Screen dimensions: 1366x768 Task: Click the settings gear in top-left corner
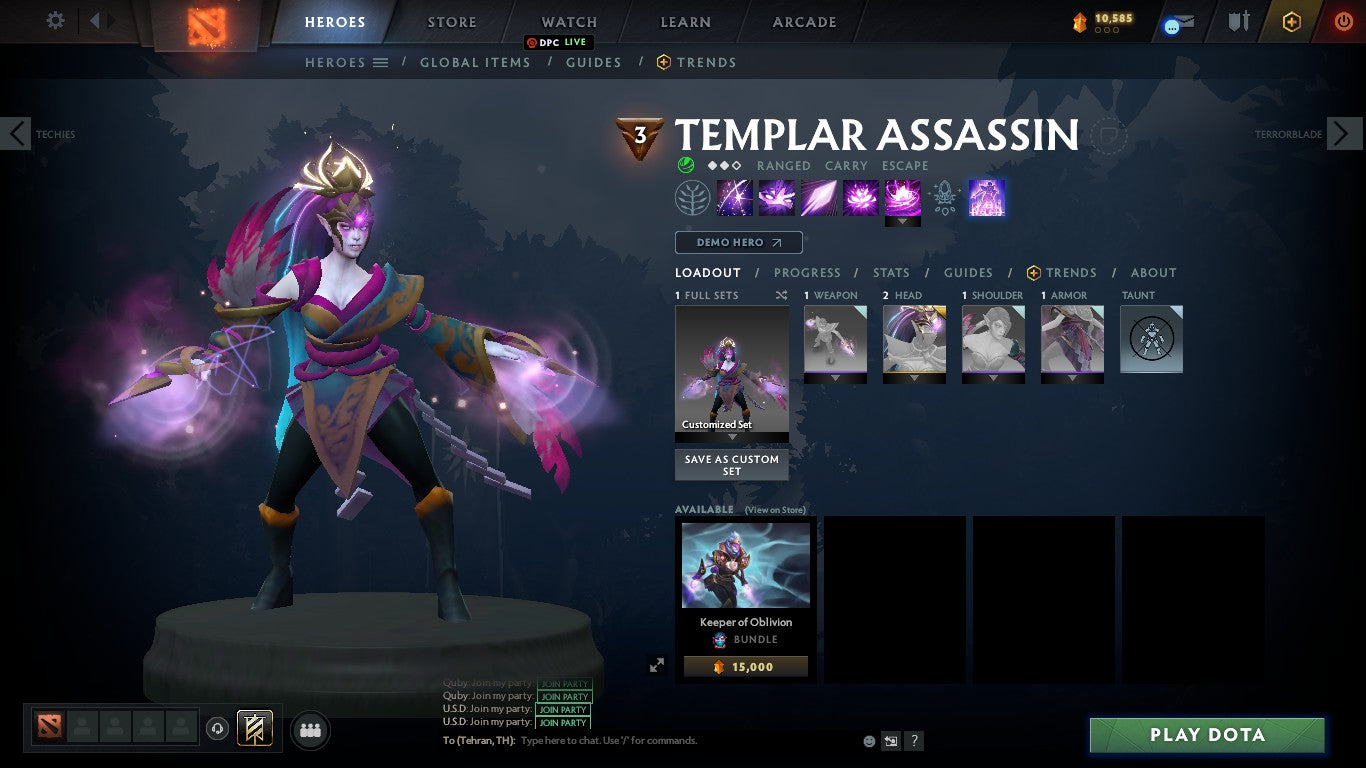55,19
